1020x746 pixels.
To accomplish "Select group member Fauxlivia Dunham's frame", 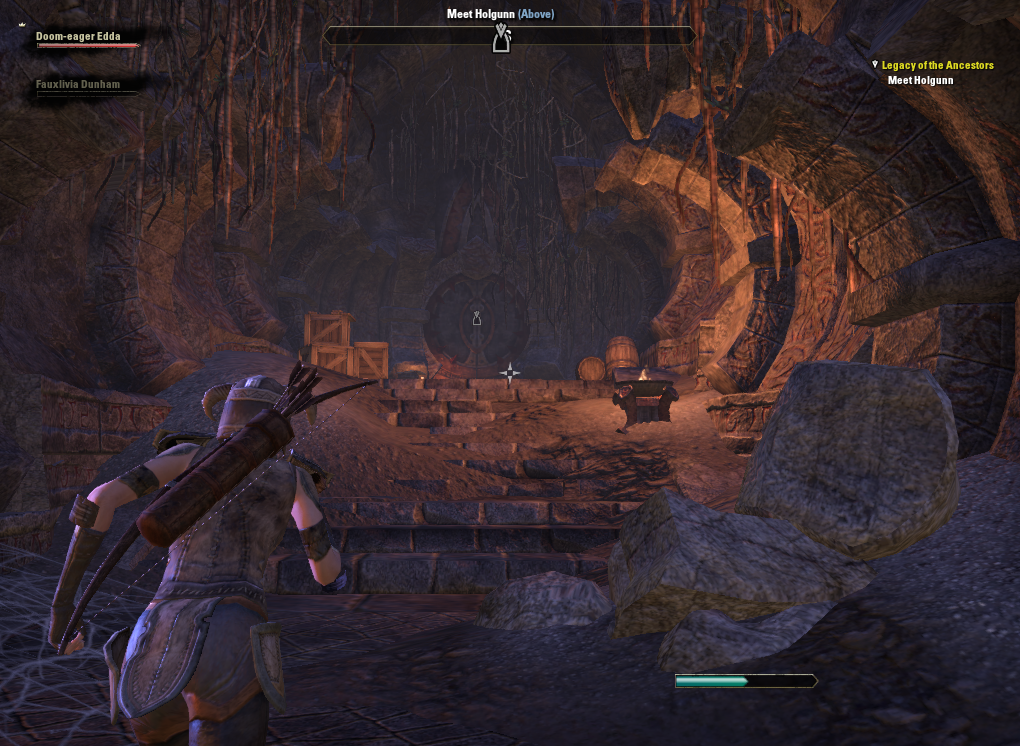I will pyautogui.click(x=78, y=85).
